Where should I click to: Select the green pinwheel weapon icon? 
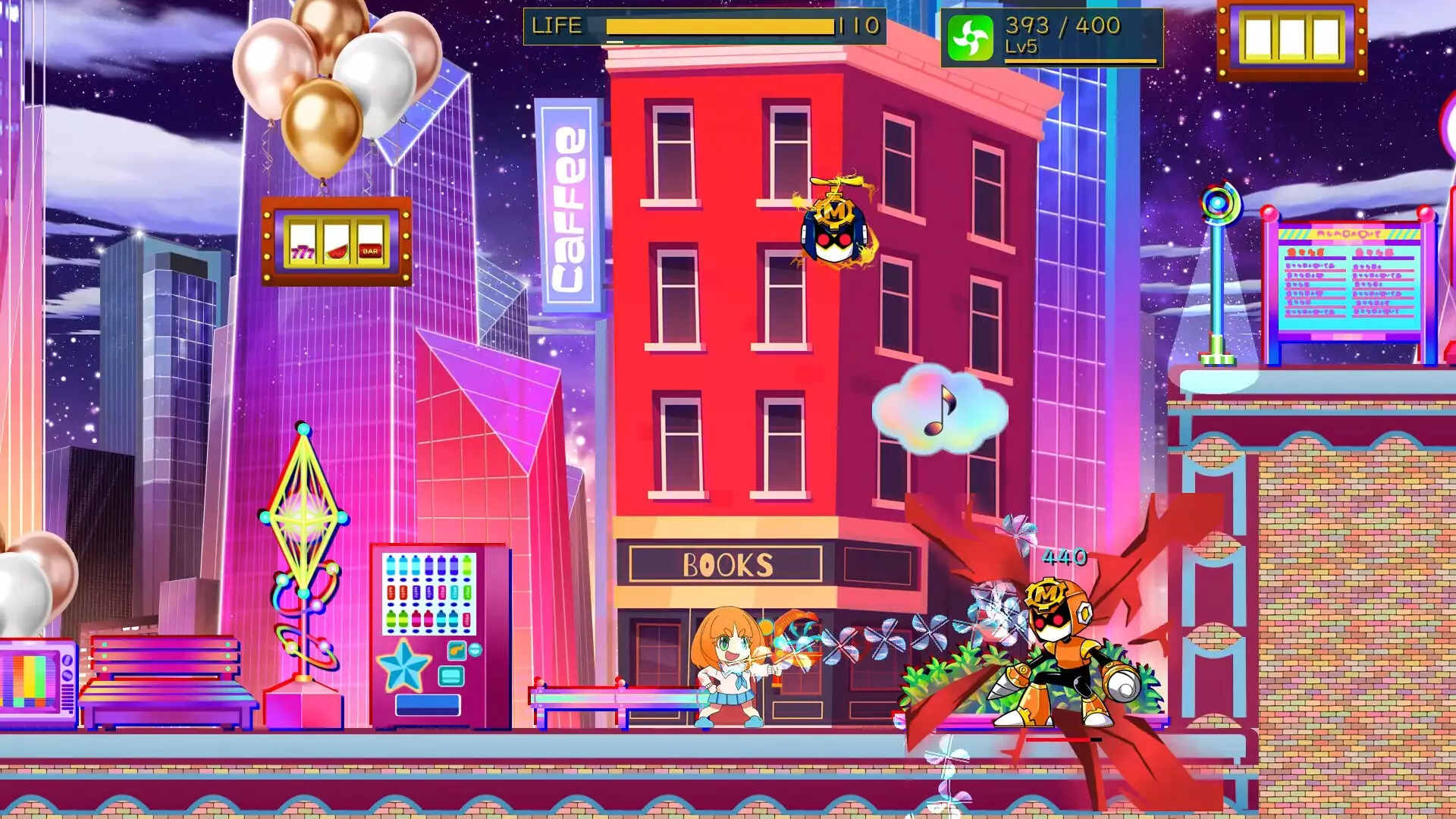coord(970,38)
